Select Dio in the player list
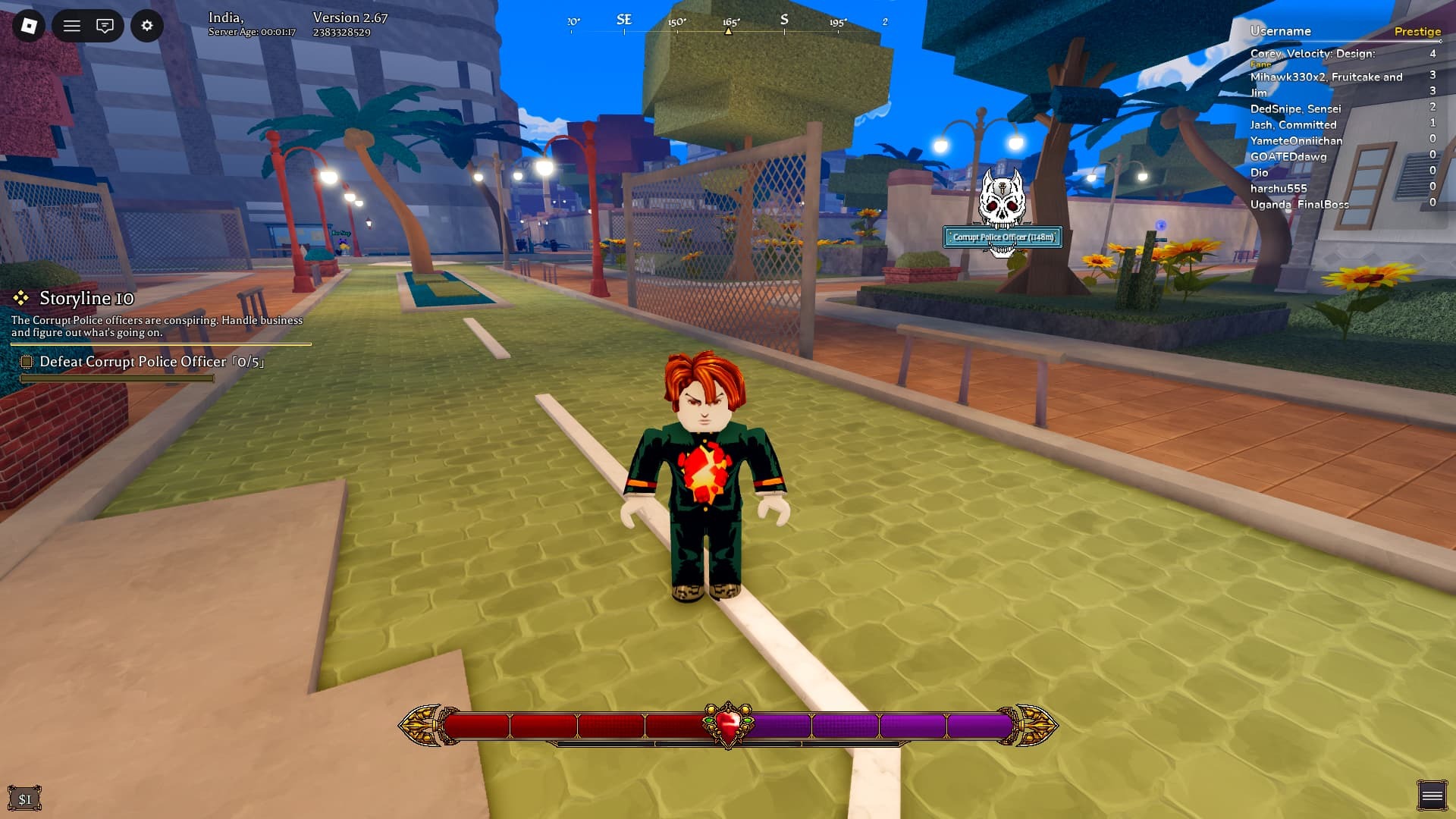Image resolution: width=1456 pixels, height=819 pixels. coord(1260,173)
